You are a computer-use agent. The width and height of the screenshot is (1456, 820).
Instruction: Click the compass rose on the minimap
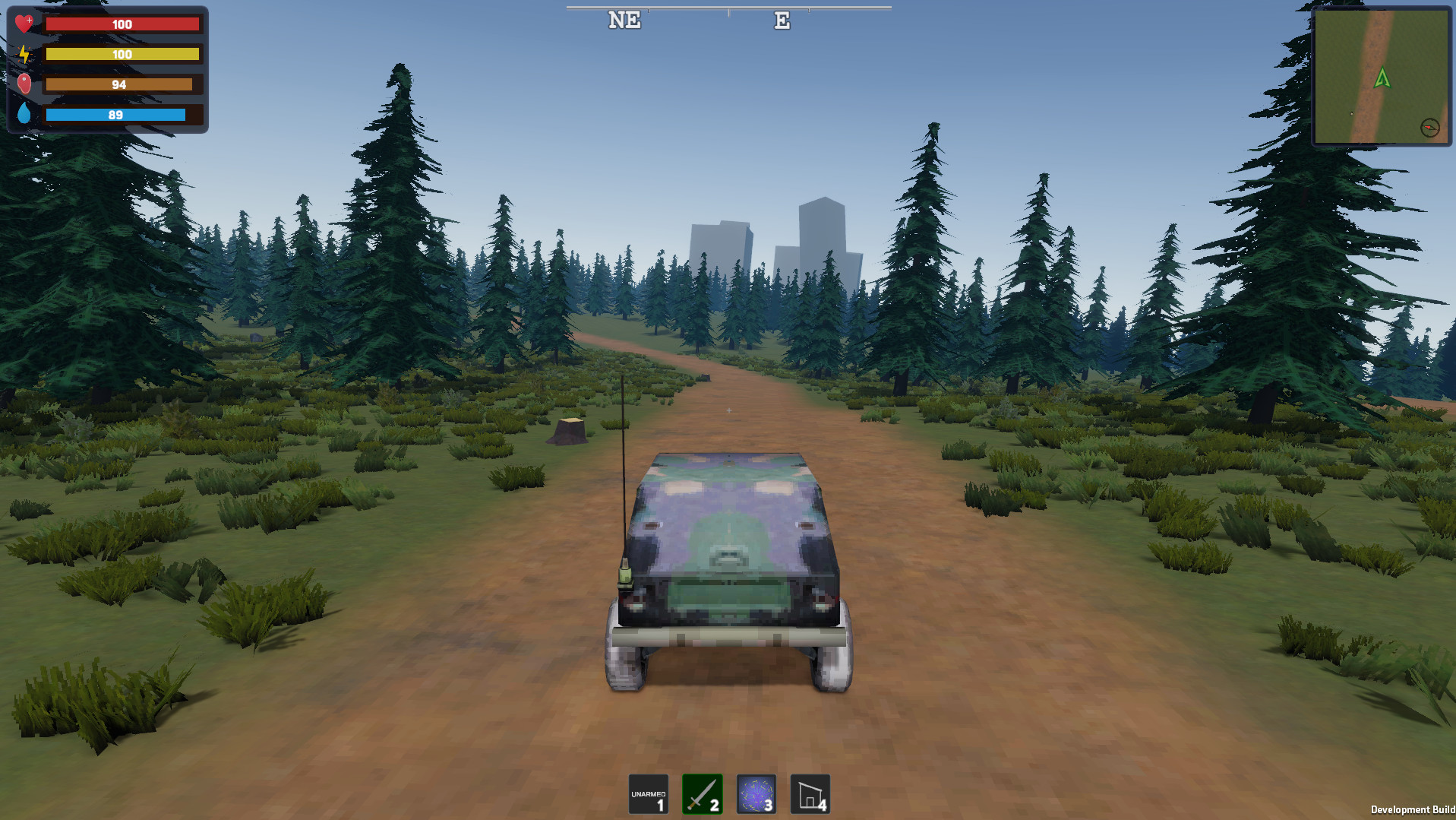(x=1430, y=128)
